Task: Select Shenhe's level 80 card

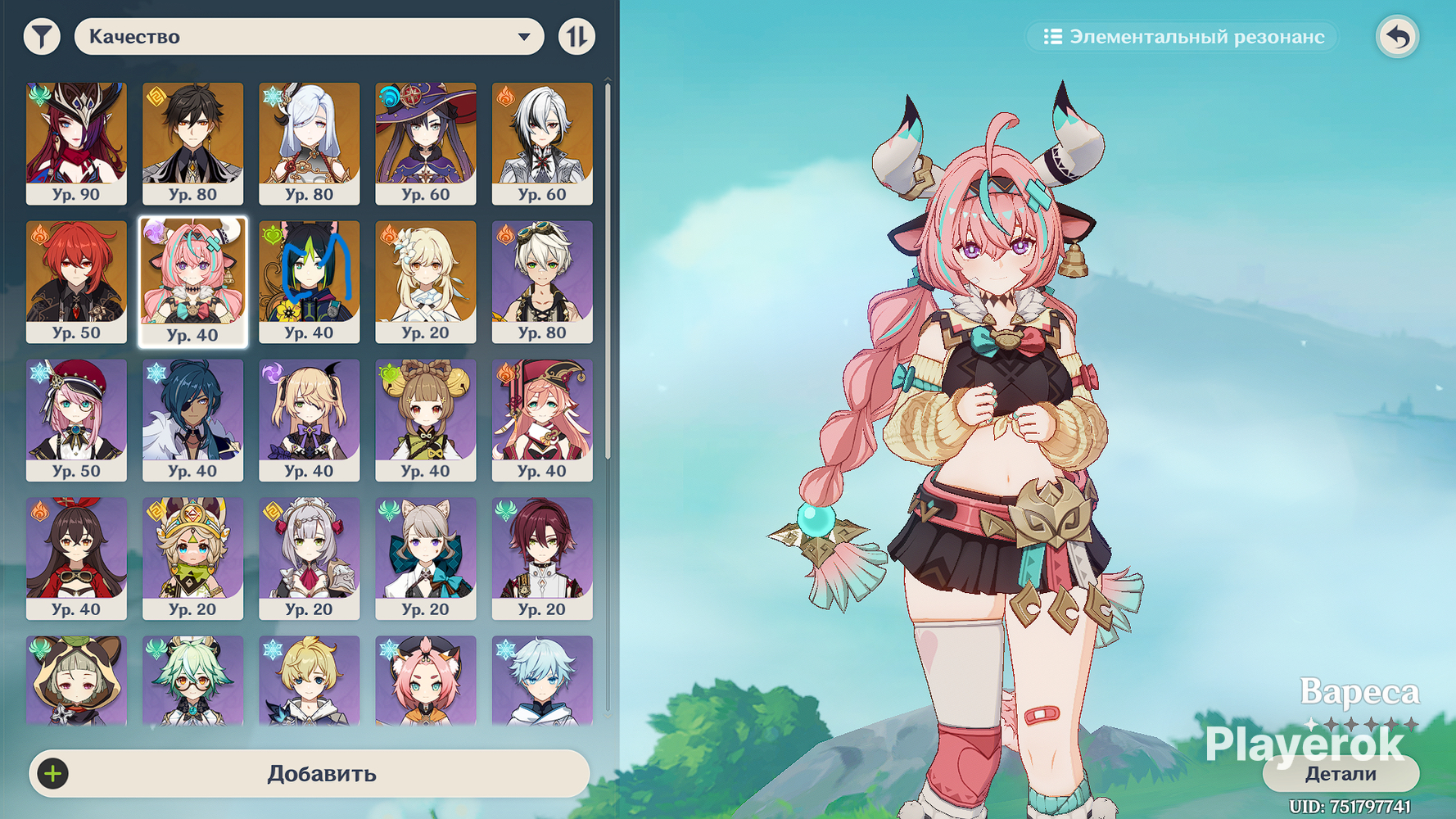Action: [x=309, y=143]
